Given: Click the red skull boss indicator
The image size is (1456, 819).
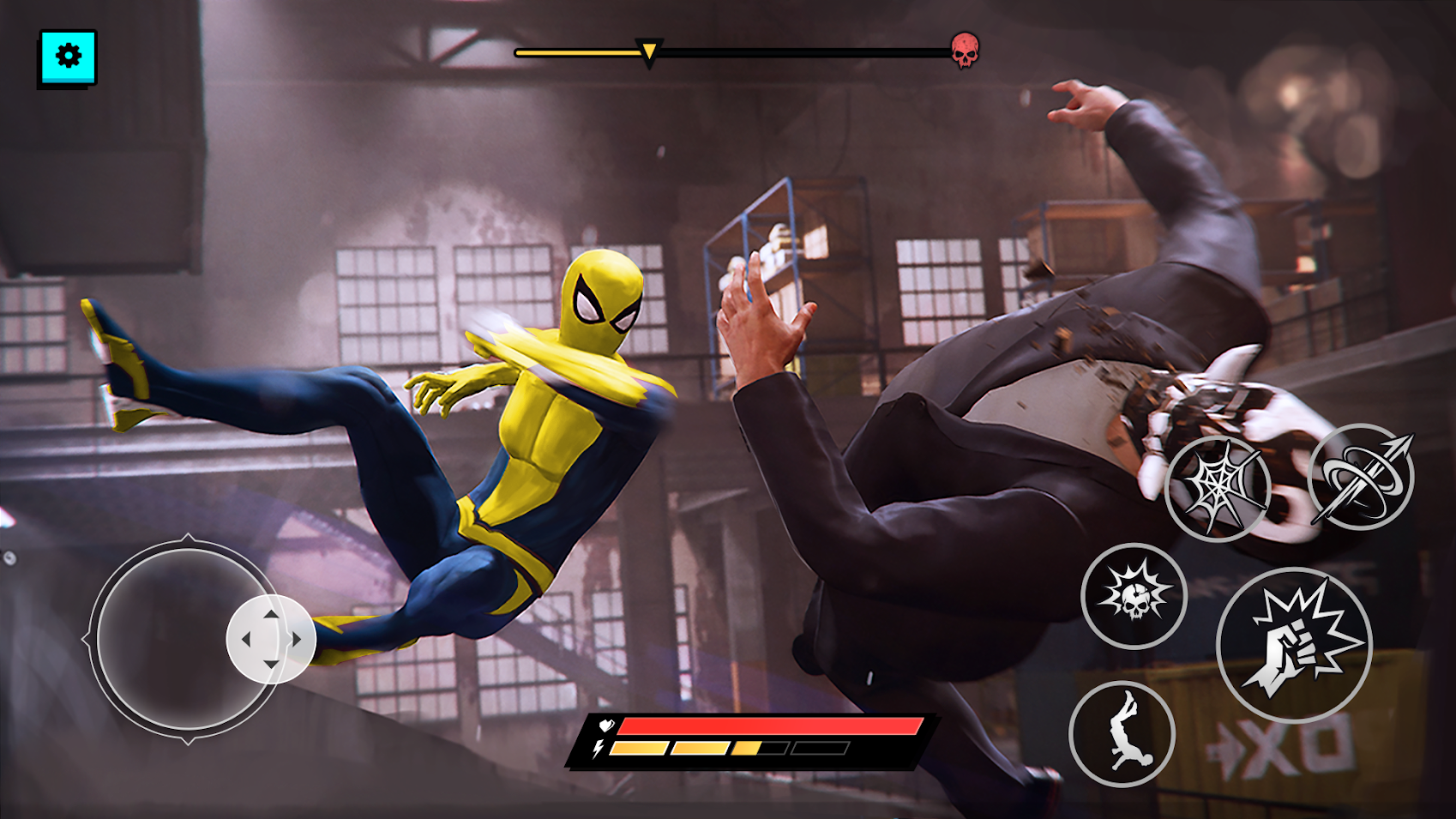Looking at the screenshot, I should click(966, 49).
